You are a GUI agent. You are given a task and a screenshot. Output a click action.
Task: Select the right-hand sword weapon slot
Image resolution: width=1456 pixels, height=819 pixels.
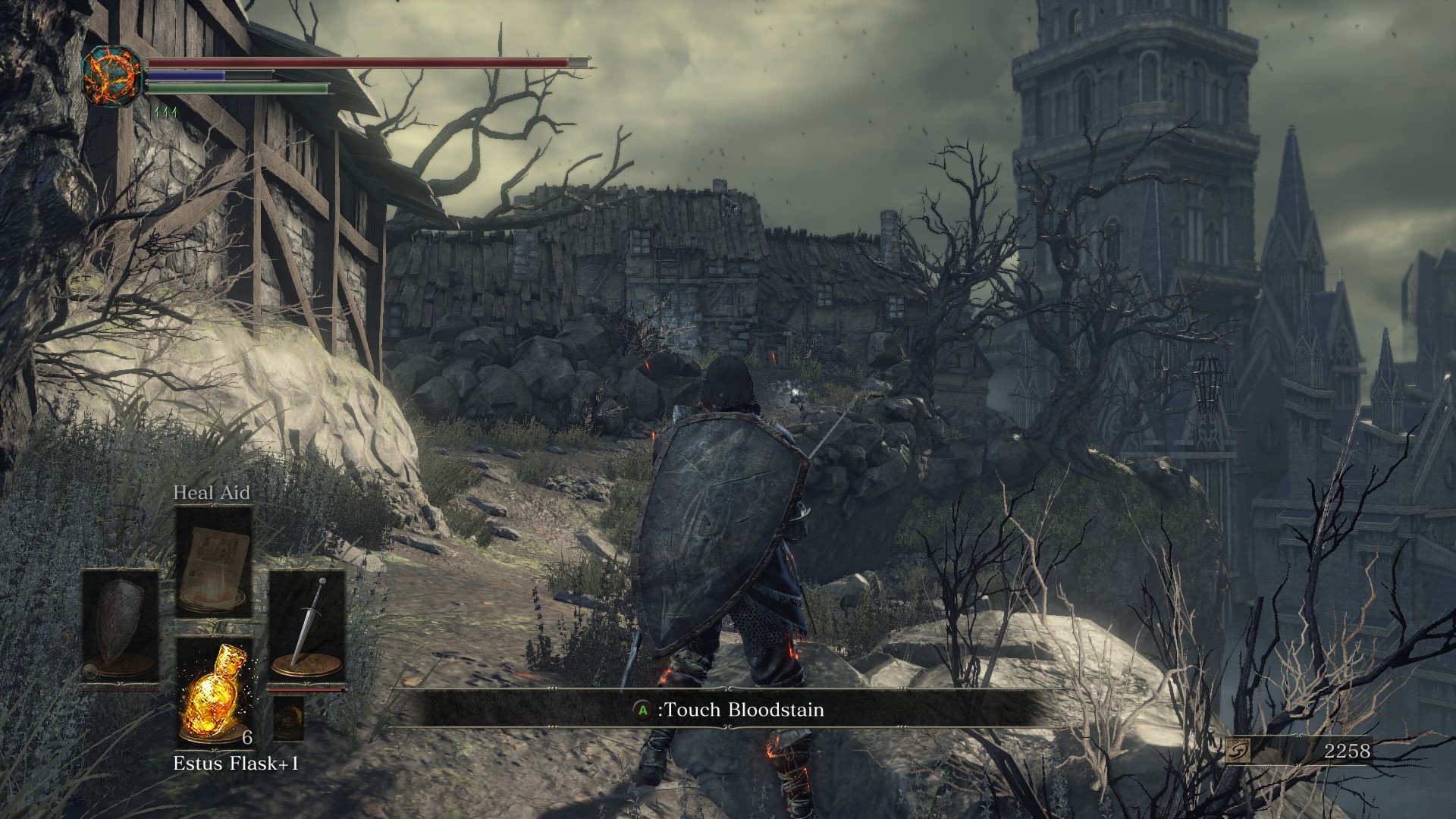coord(307,626)
